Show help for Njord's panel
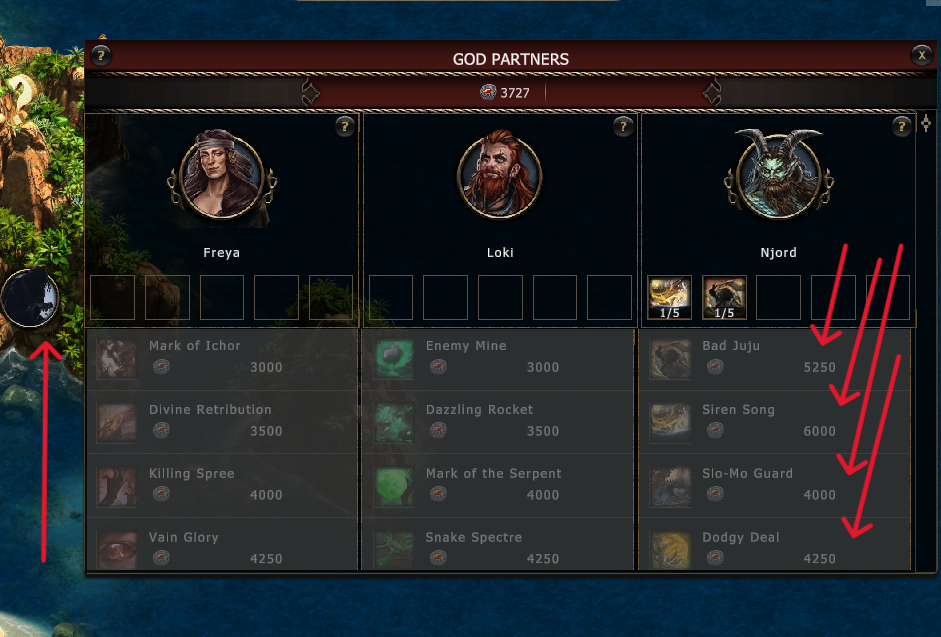Viewport: 941px width, 637px height. click(x=902, y=126)
